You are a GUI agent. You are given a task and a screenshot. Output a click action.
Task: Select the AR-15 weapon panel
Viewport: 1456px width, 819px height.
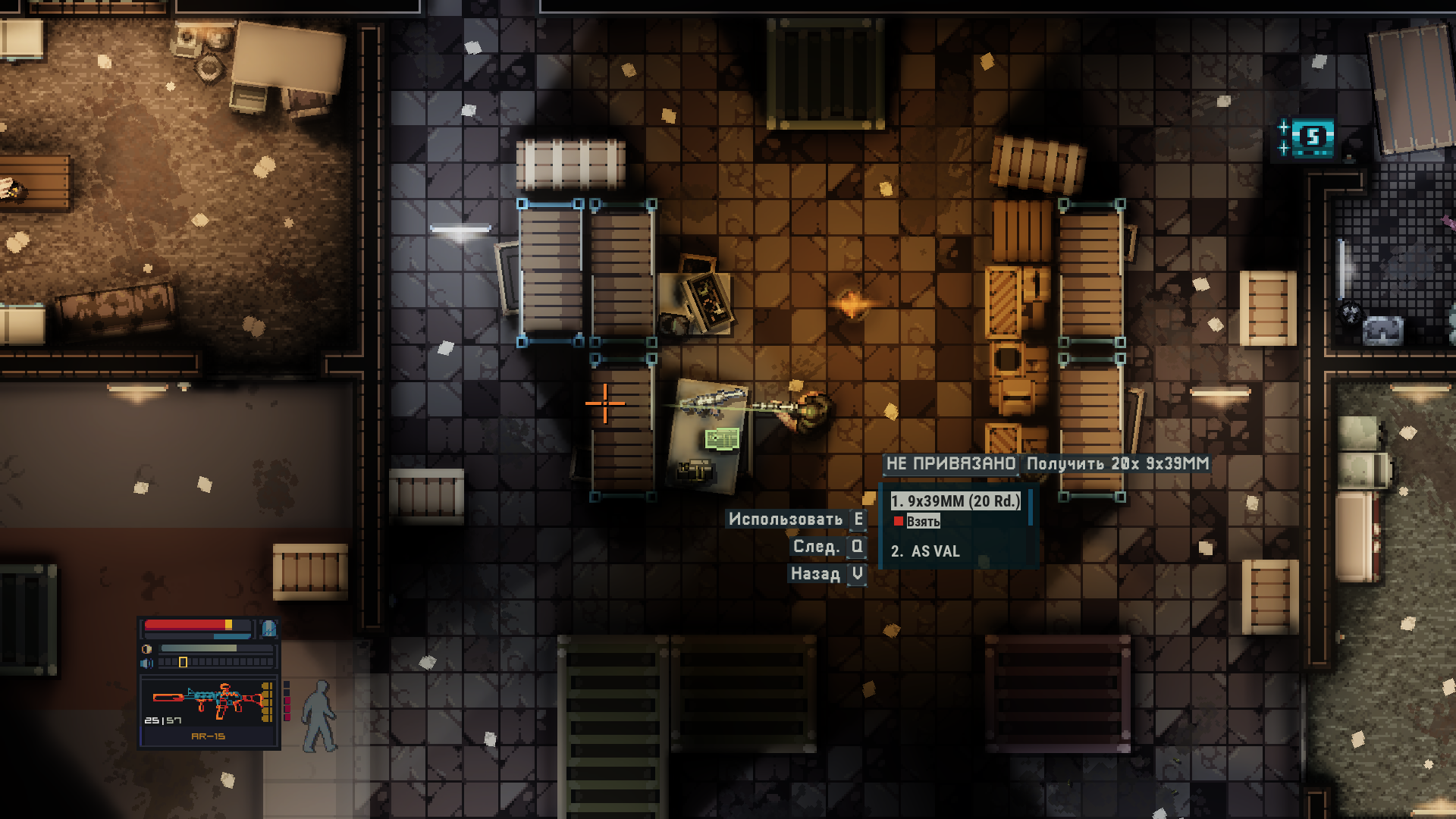click(x=209, y=711)
